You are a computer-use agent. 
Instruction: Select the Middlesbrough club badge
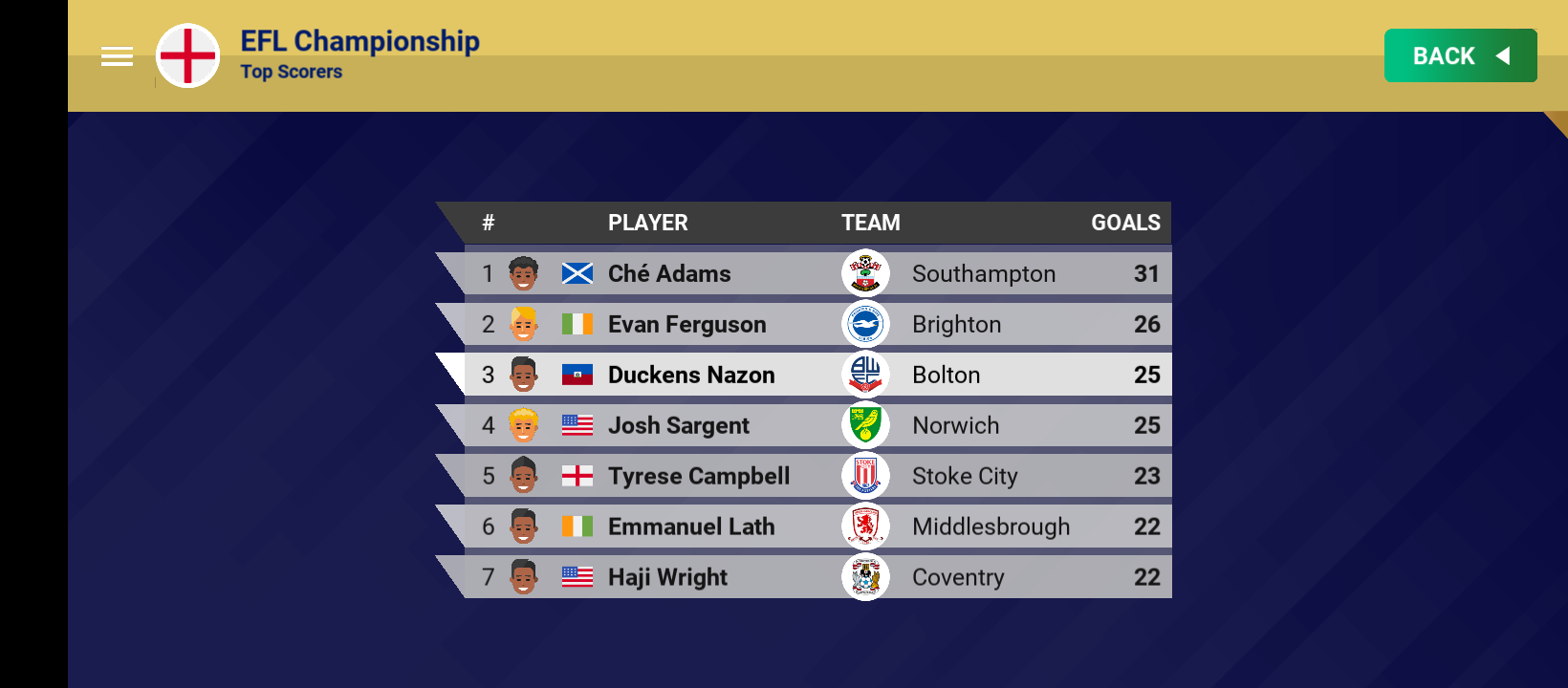(865, 527)
